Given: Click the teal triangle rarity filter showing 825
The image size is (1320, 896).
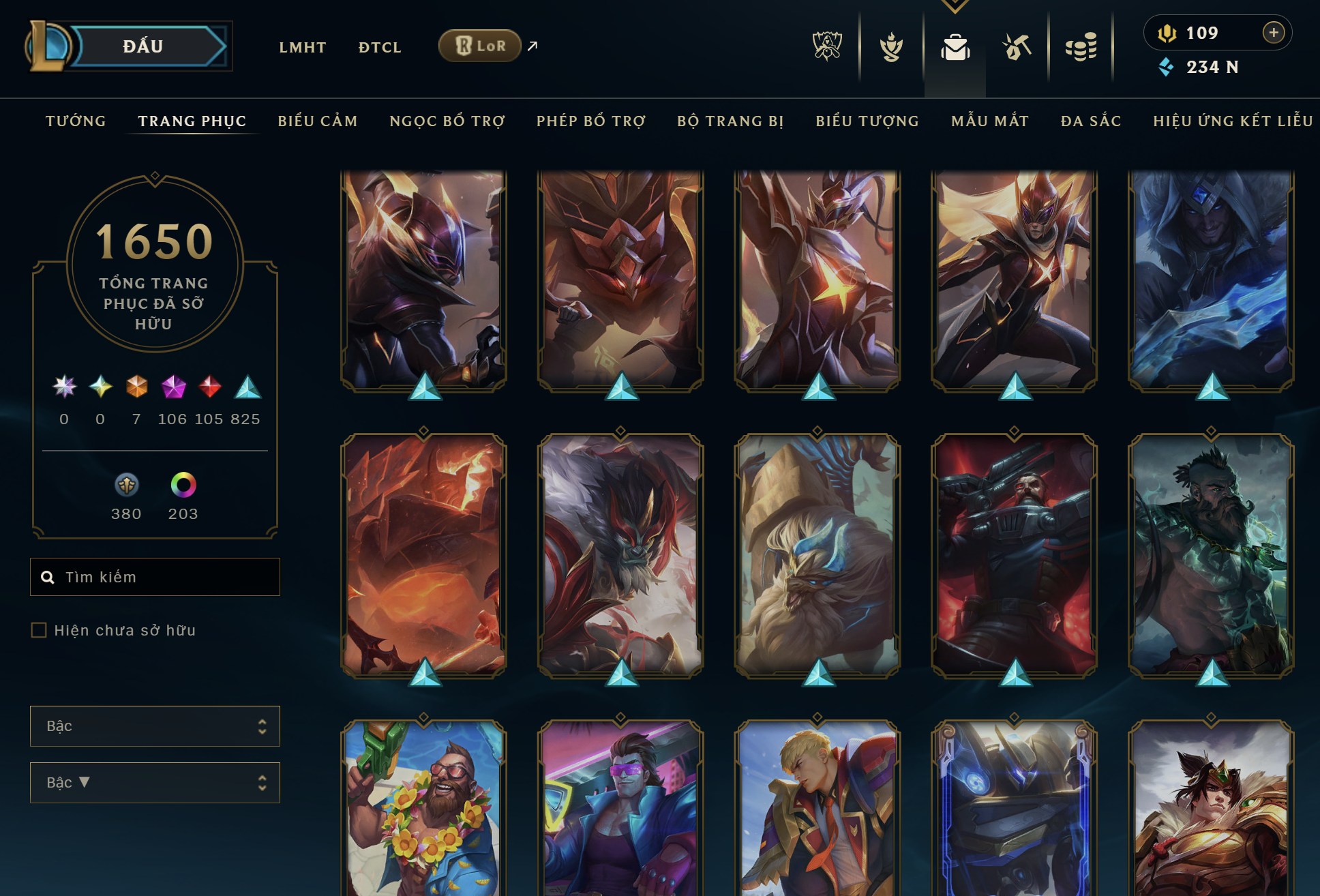Looking at the screenshot, I should tap(247, 385).
